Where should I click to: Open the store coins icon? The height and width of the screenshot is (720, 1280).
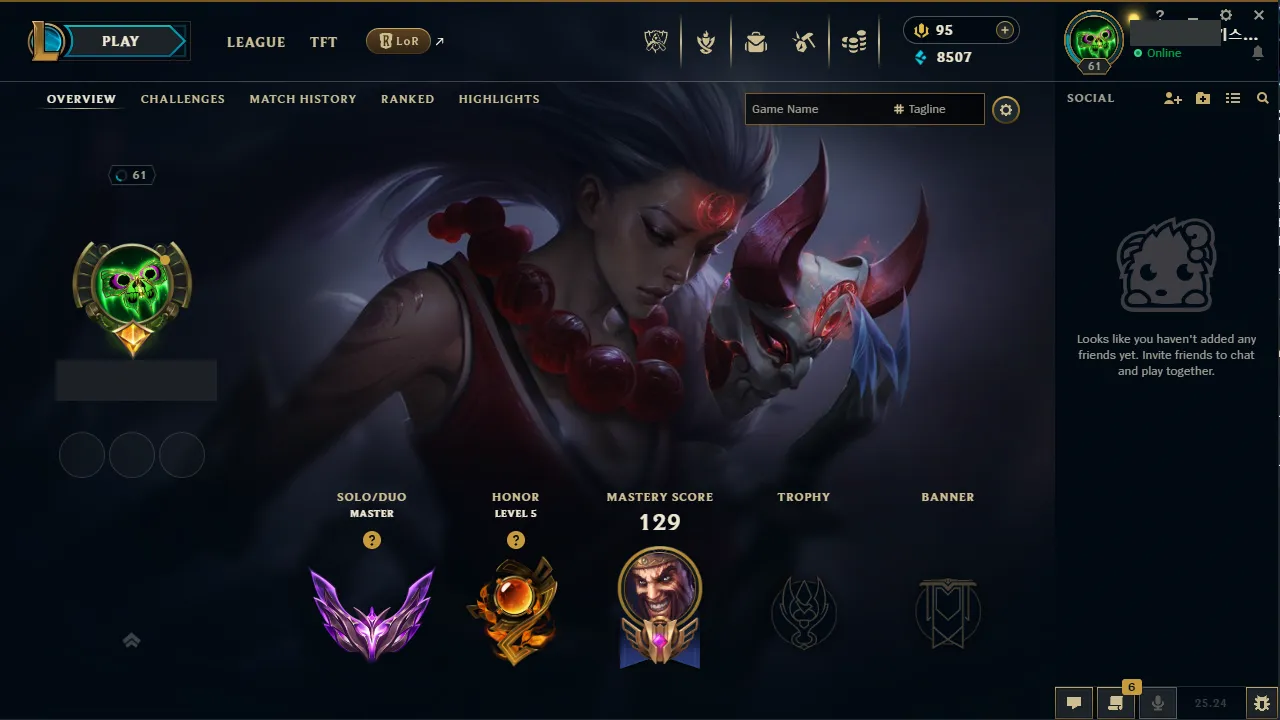pos(855,41)
